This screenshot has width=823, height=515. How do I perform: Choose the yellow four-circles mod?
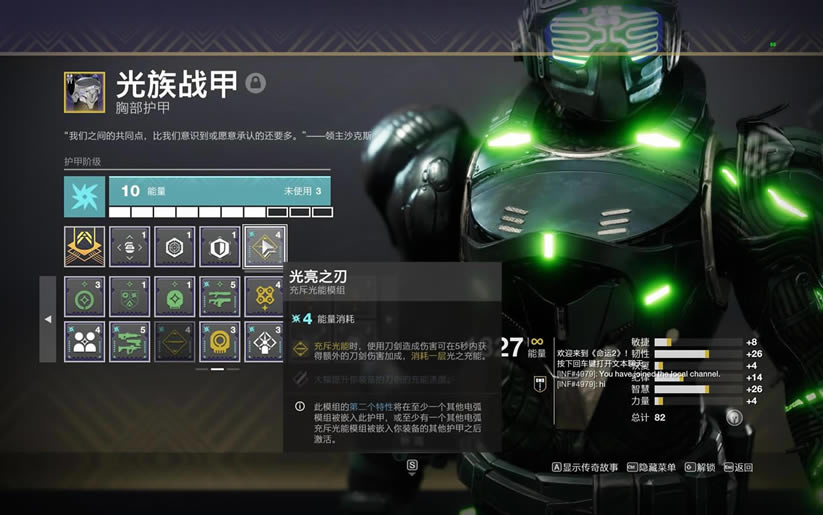(x=265, y=297)
